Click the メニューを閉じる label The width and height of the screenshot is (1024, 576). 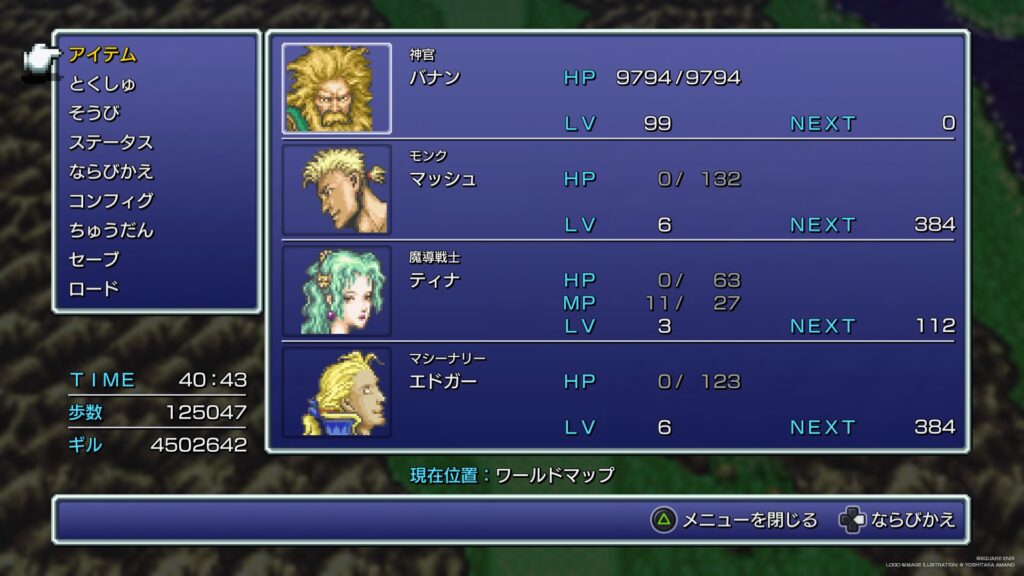[749, 520]
